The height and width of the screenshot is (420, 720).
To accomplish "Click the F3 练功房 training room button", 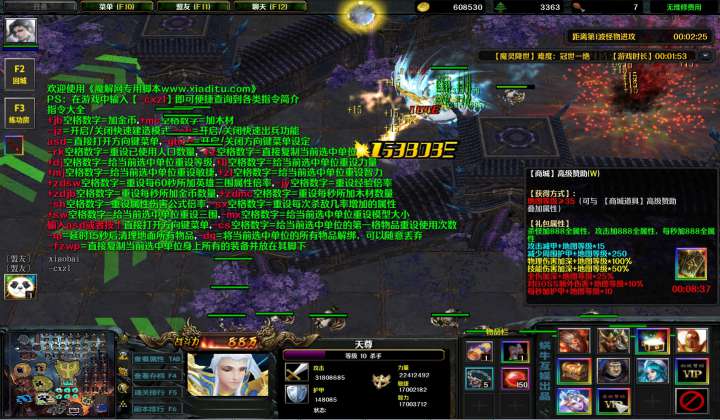I will pyautogui.click(x=19, y=112).
